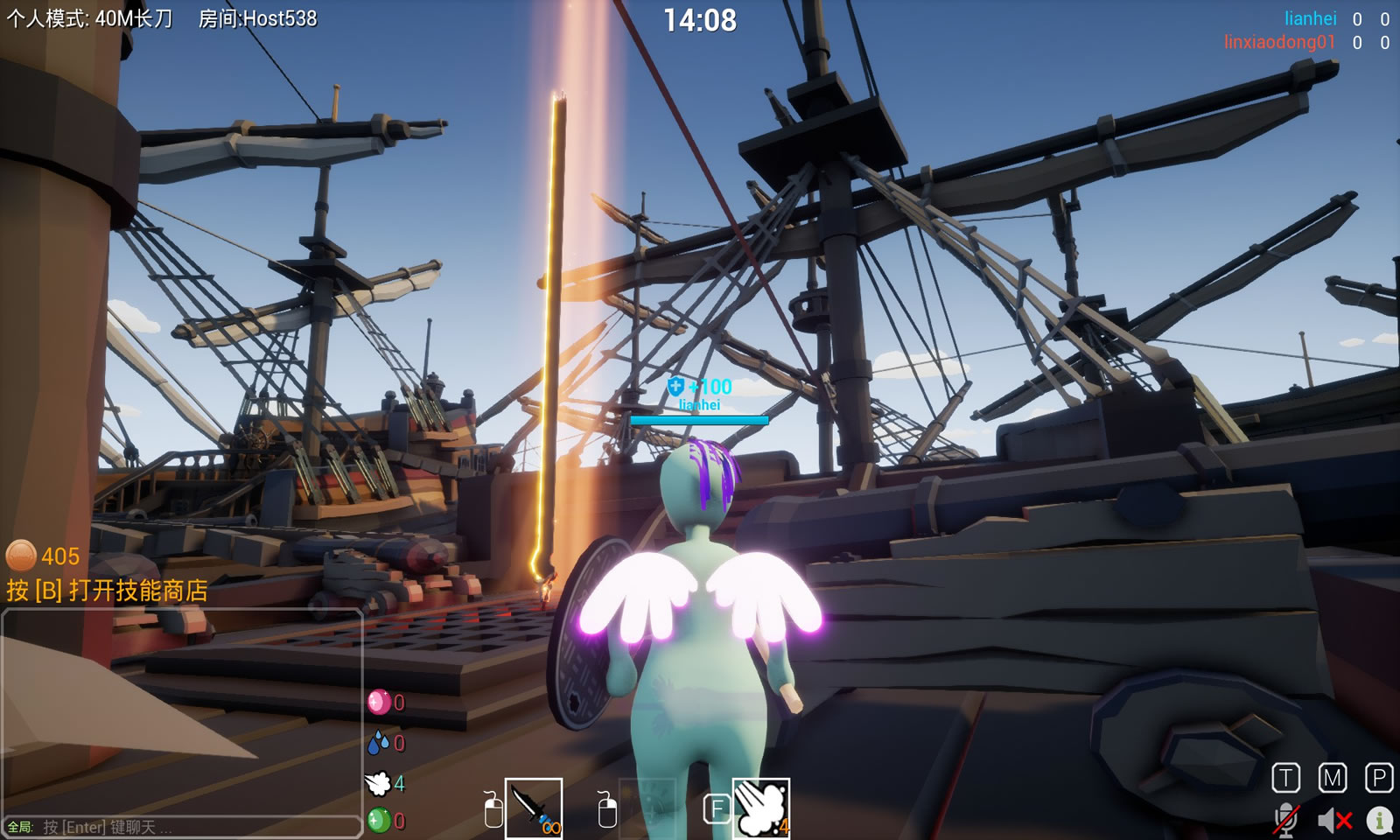
Task: Click the white dash cloud counter icon
Action: (x=378, y=783)
